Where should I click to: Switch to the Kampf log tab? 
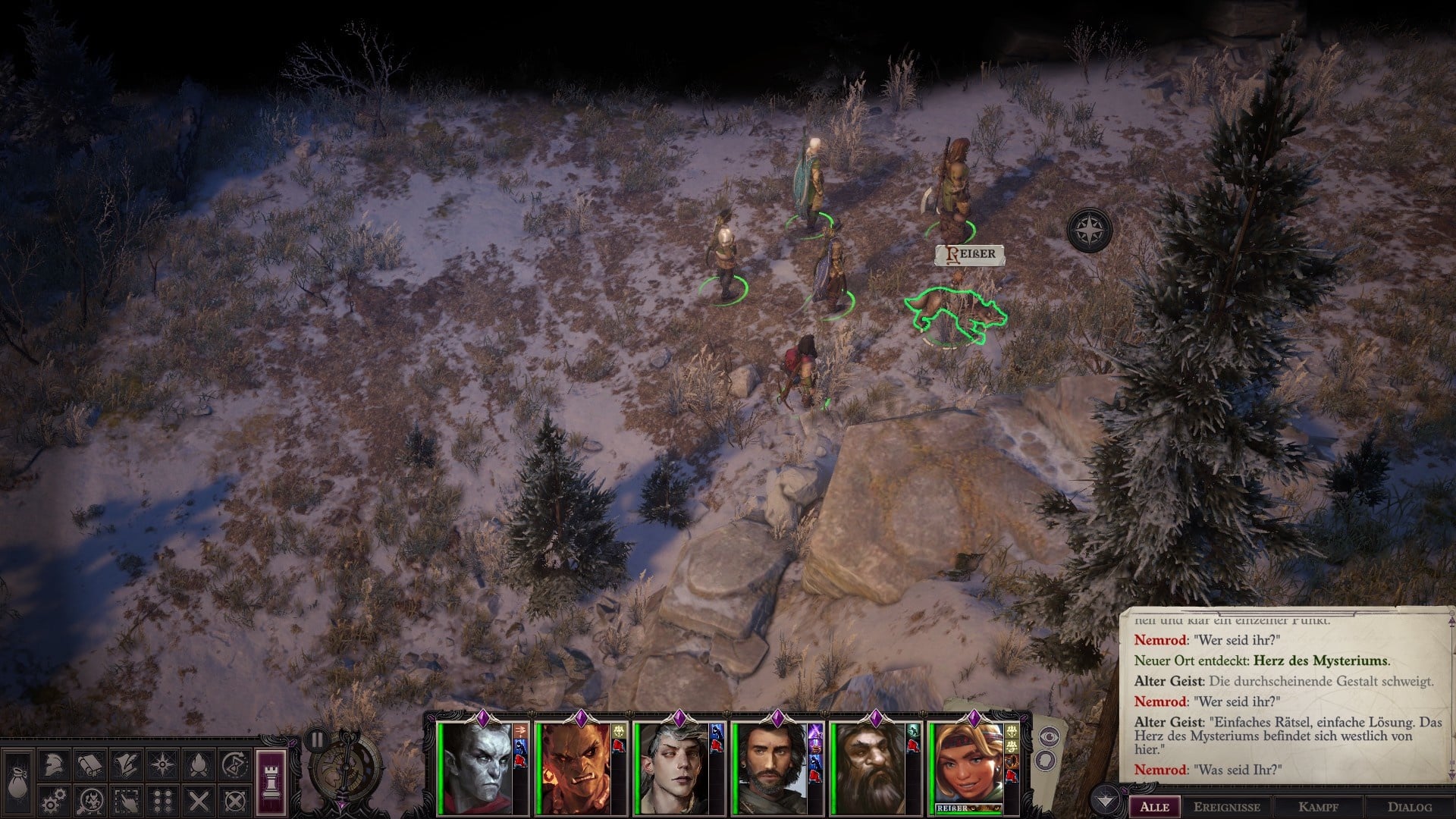(1318, 807)
